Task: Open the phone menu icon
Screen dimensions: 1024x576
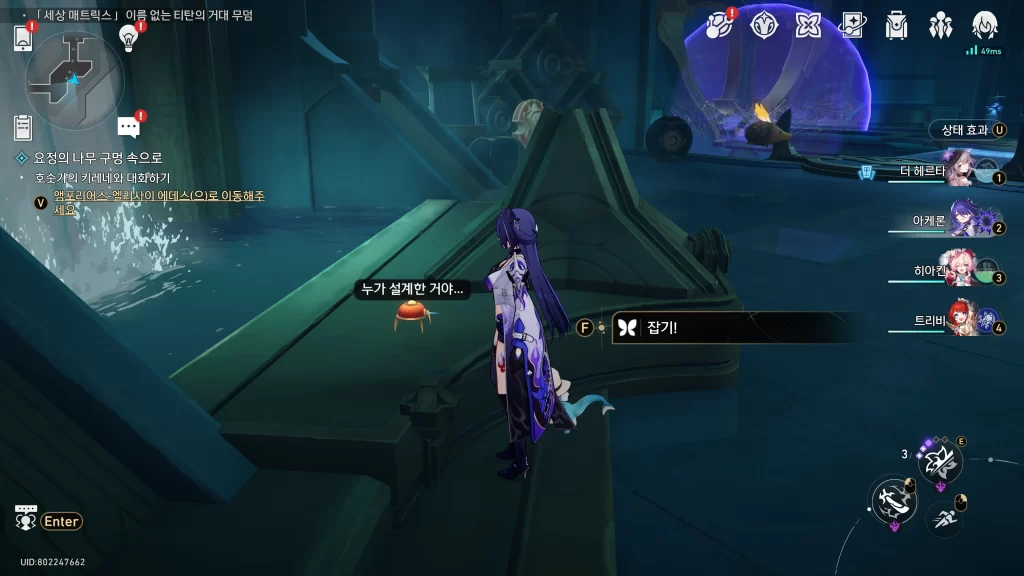Action: tap(24, 39)
